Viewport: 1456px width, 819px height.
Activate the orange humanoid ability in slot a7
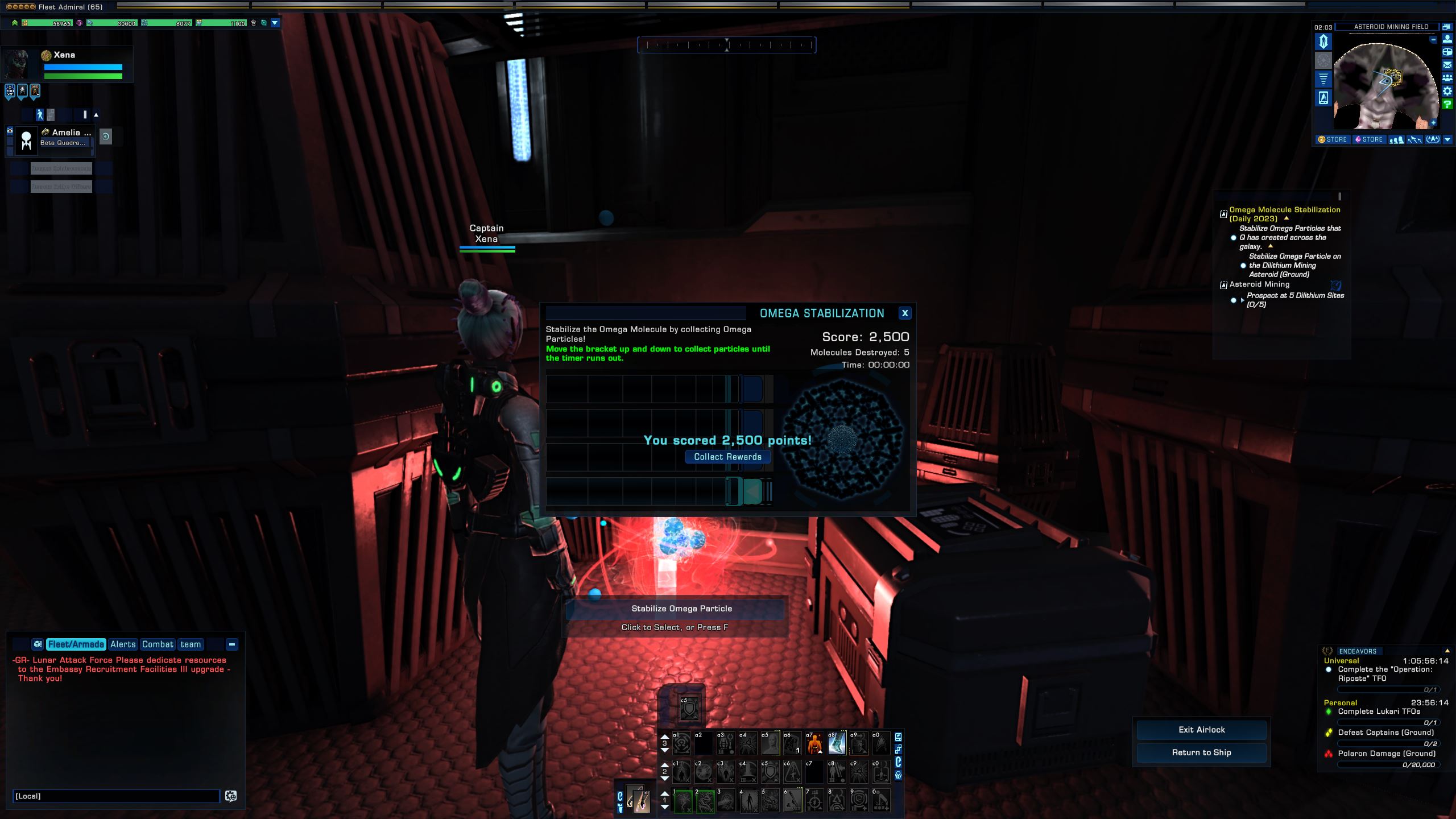814,743
